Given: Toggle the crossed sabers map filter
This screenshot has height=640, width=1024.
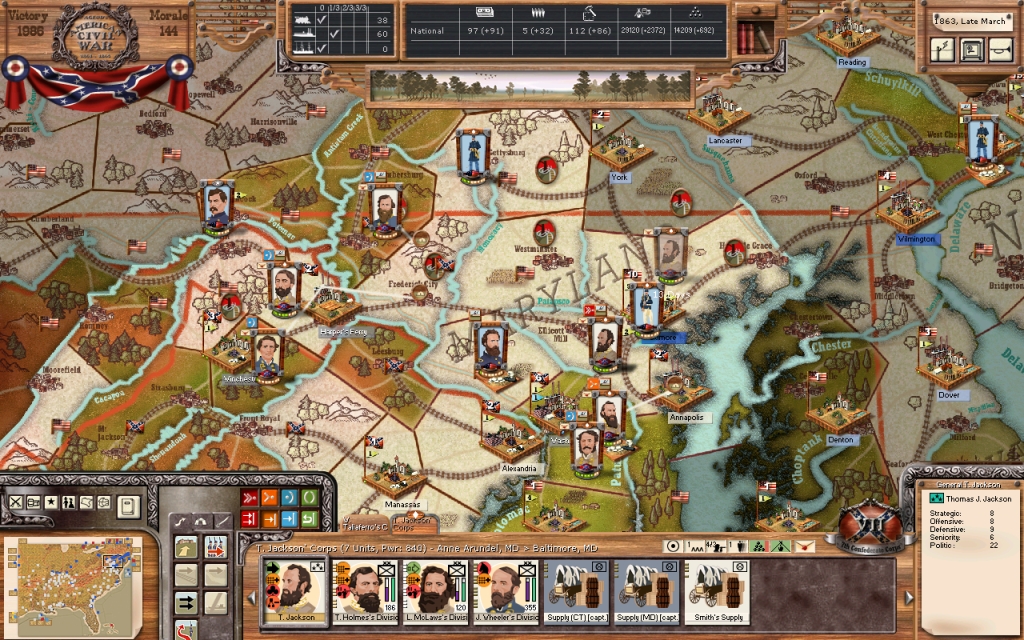Looking at the screenshot, I should tap(15, 502).
